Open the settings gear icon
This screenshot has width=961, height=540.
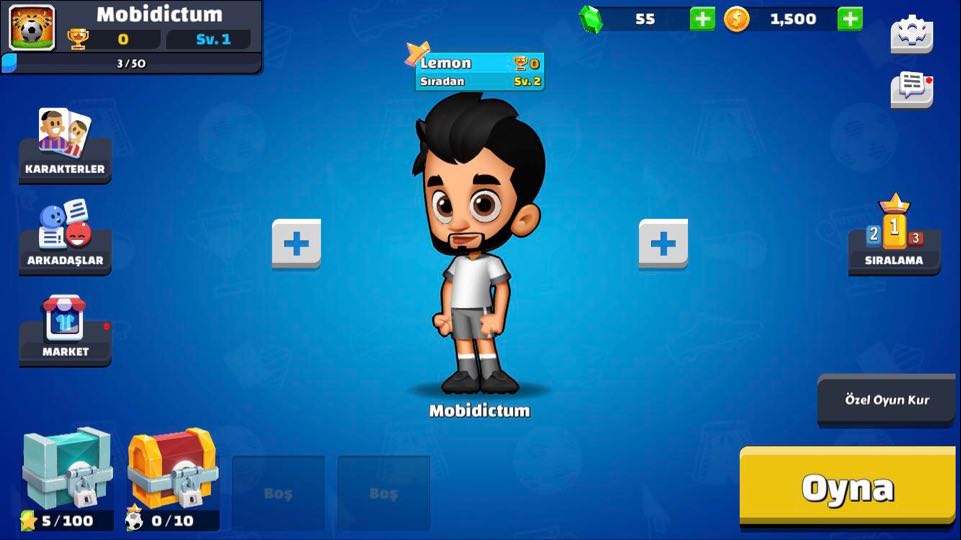point(911,35)
